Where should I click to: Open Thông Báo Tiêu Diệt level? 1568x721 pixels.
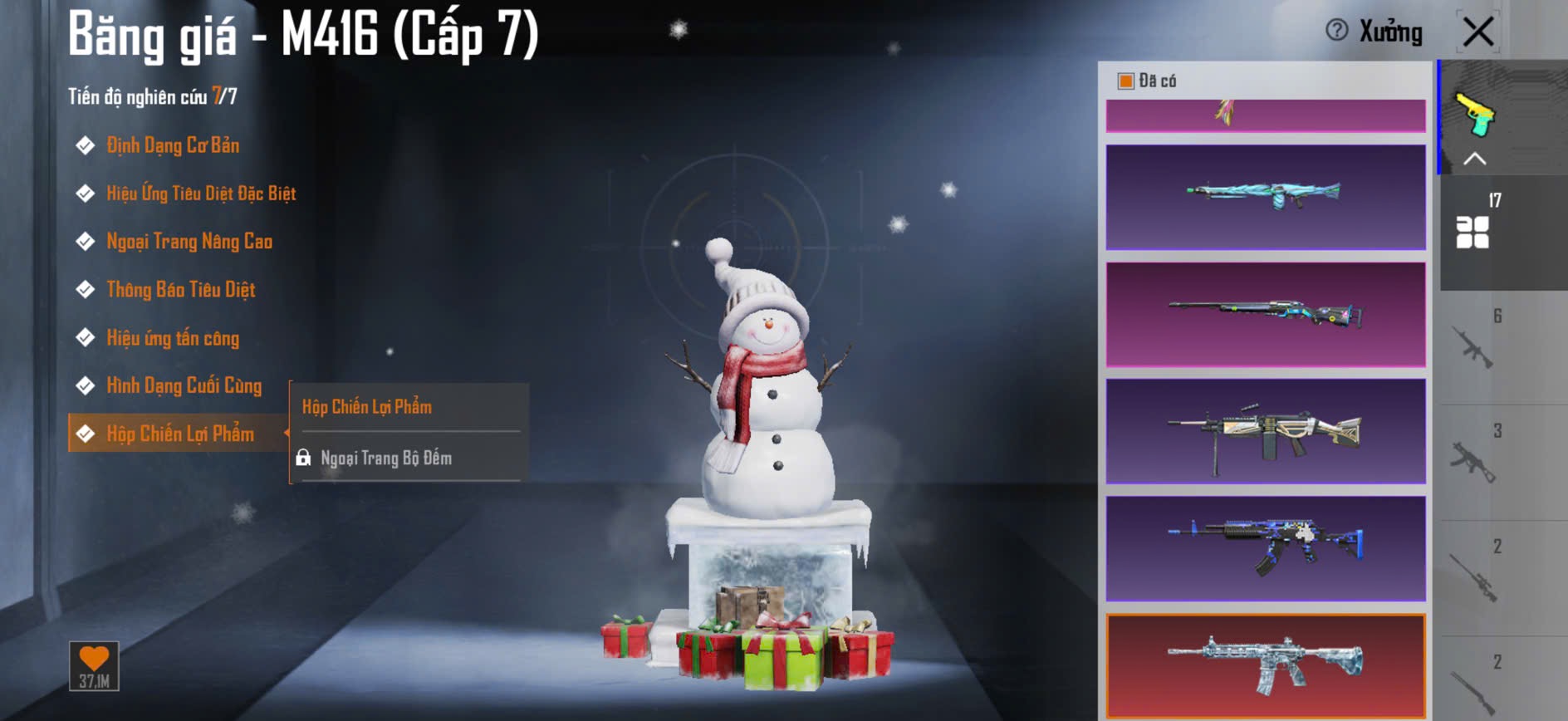click(x=180, y=290)
